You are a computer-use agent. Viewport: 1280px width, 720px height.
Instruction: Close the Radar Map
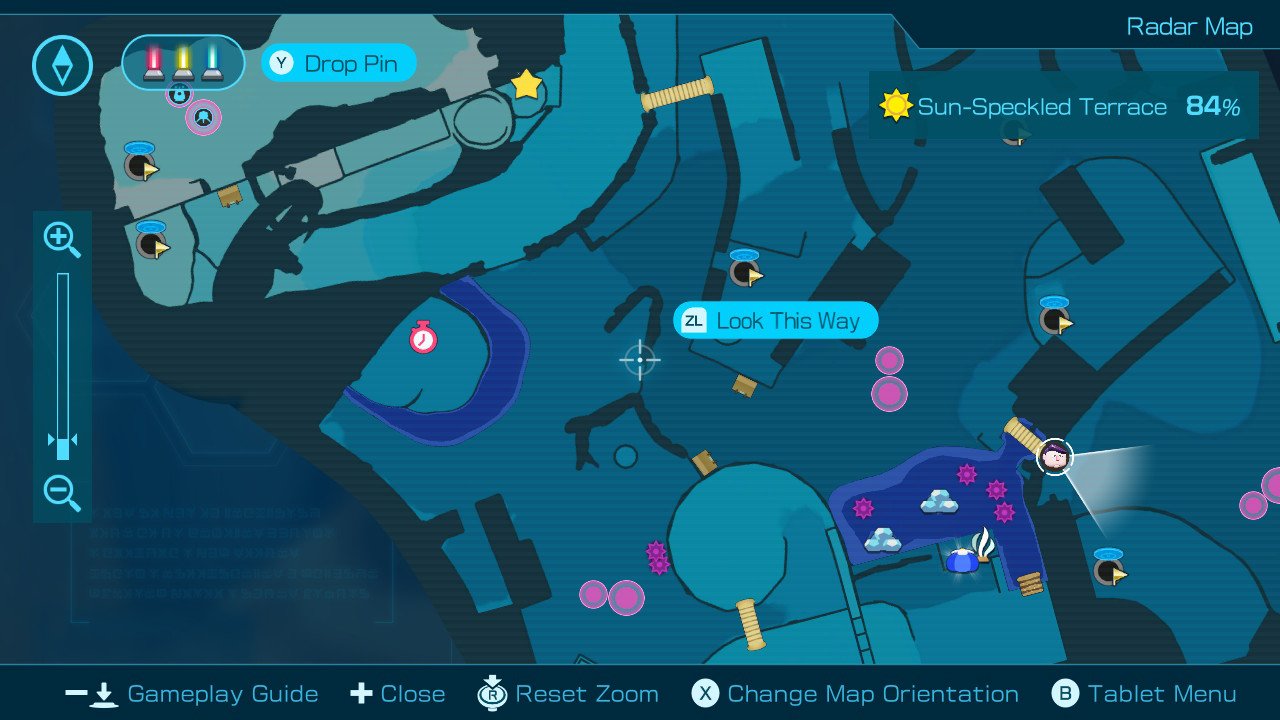(x=398, y=694)
